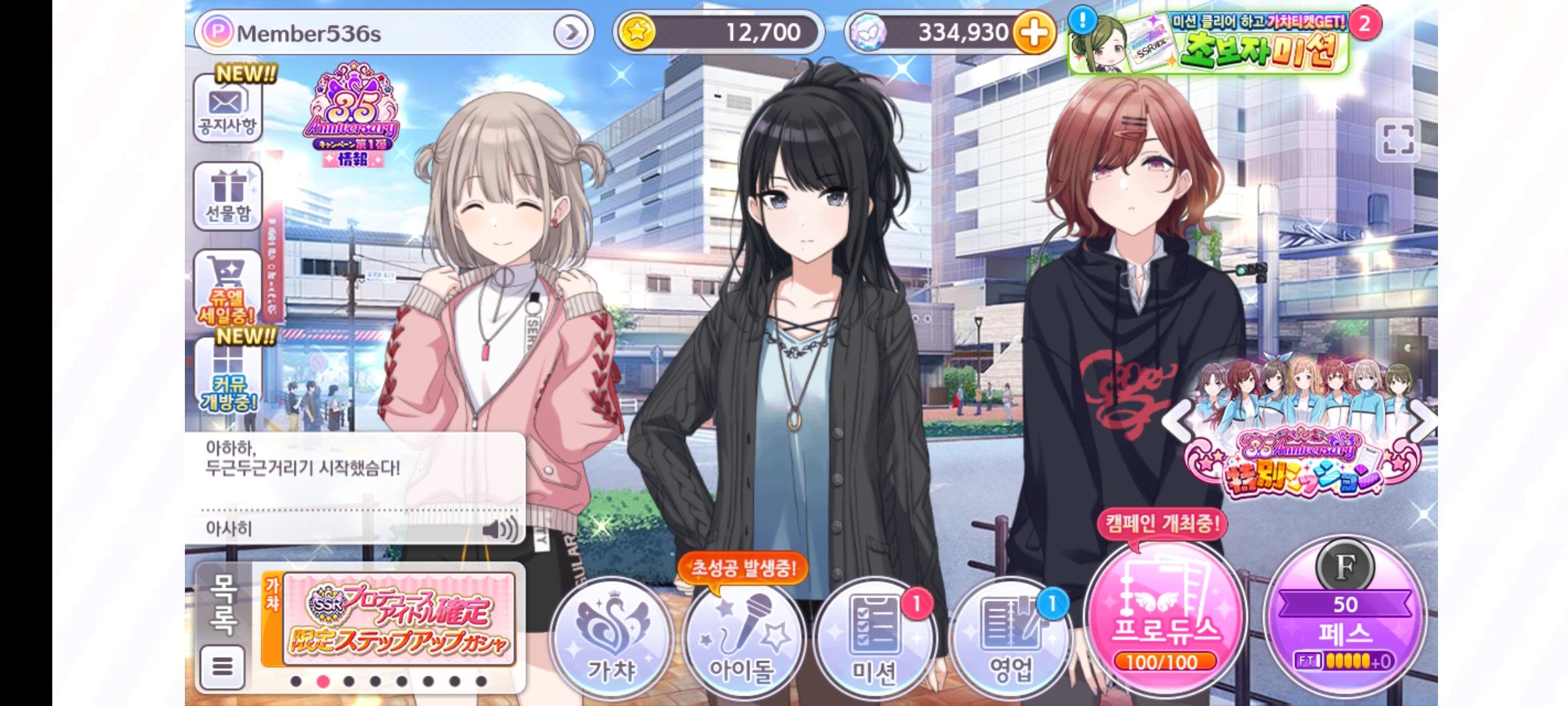Image resolution: width=1568 pixels, height=706 pixels.
Task: Tap the orange plus to add jewels
Action: [1034, 32]
